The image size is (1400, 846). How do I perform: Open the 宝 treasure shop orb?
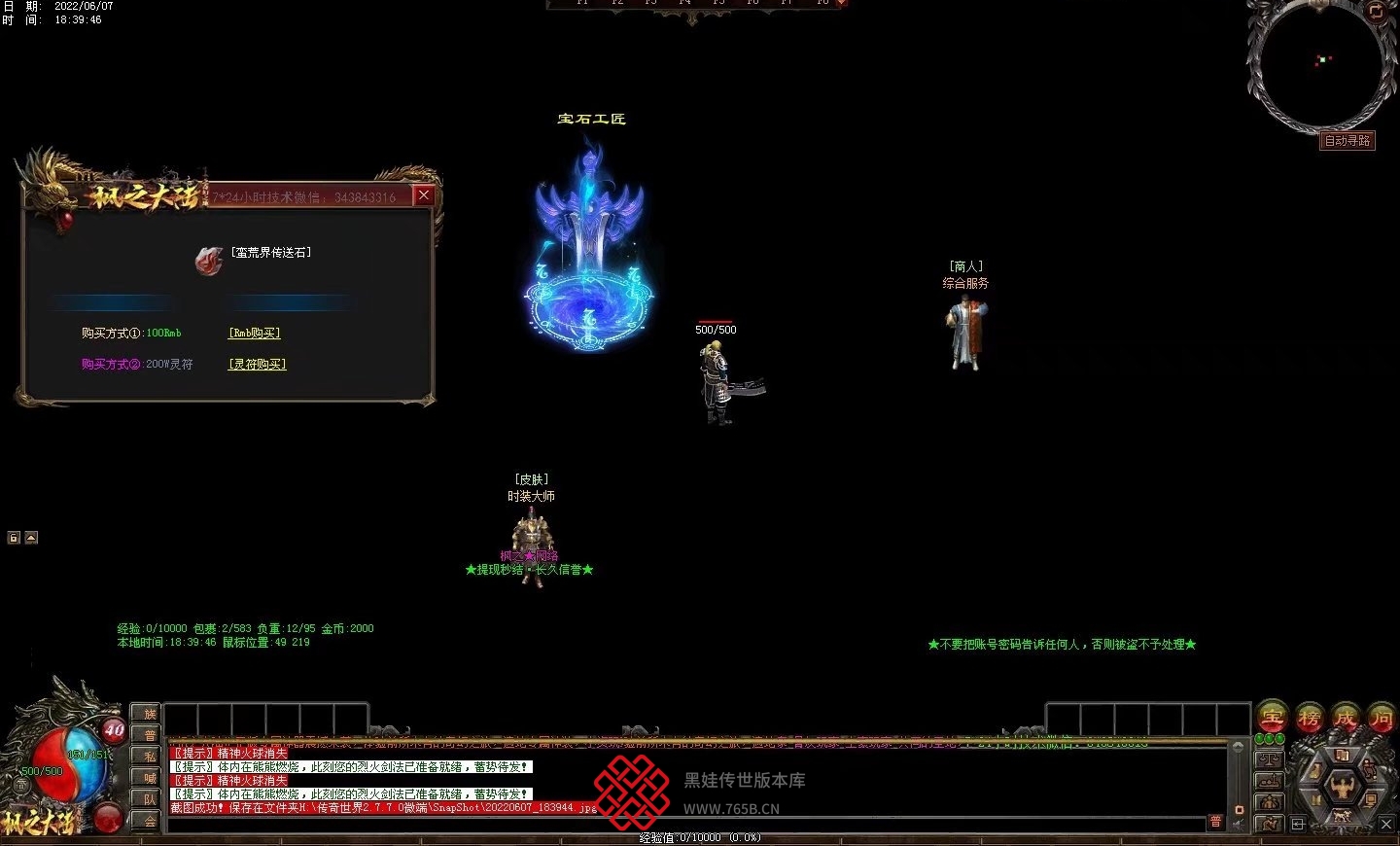(1272, 719)
